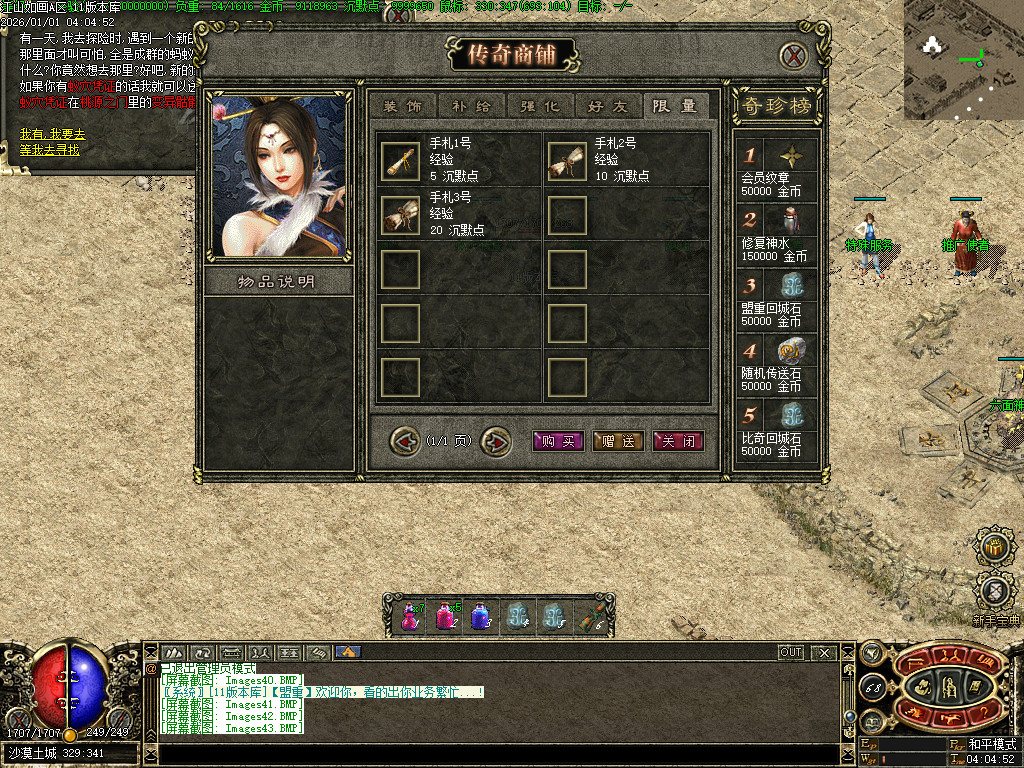Show the 好友 tab

click(609, 106)
